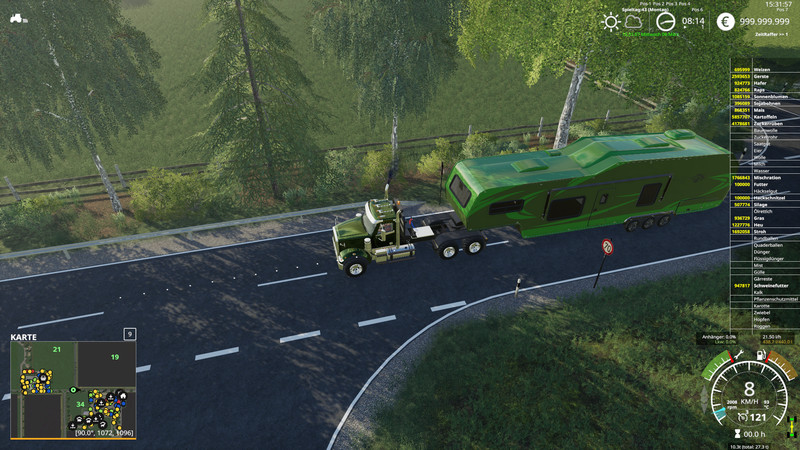Open finances via the euro icon
This screenshot has height=450, width=800.
(x=725, y=21)
